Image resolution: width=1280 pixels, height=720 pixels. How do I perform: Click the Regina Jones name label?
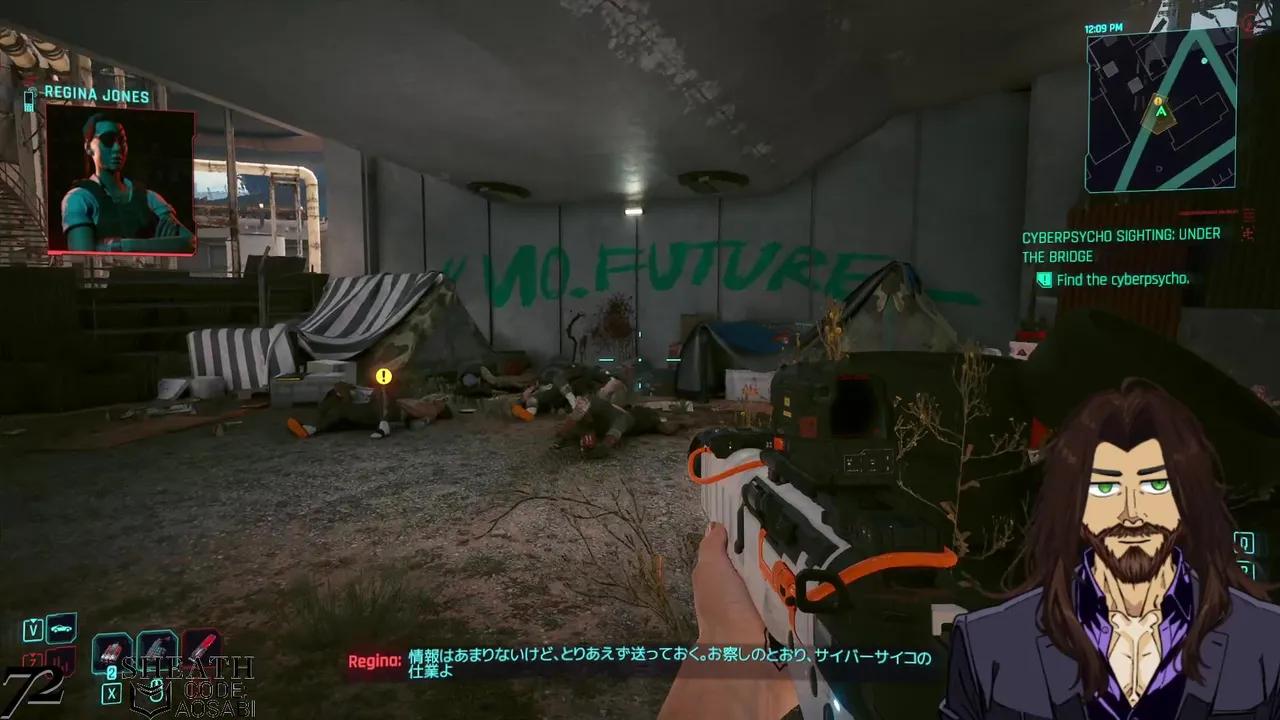(x=97, y=95)
